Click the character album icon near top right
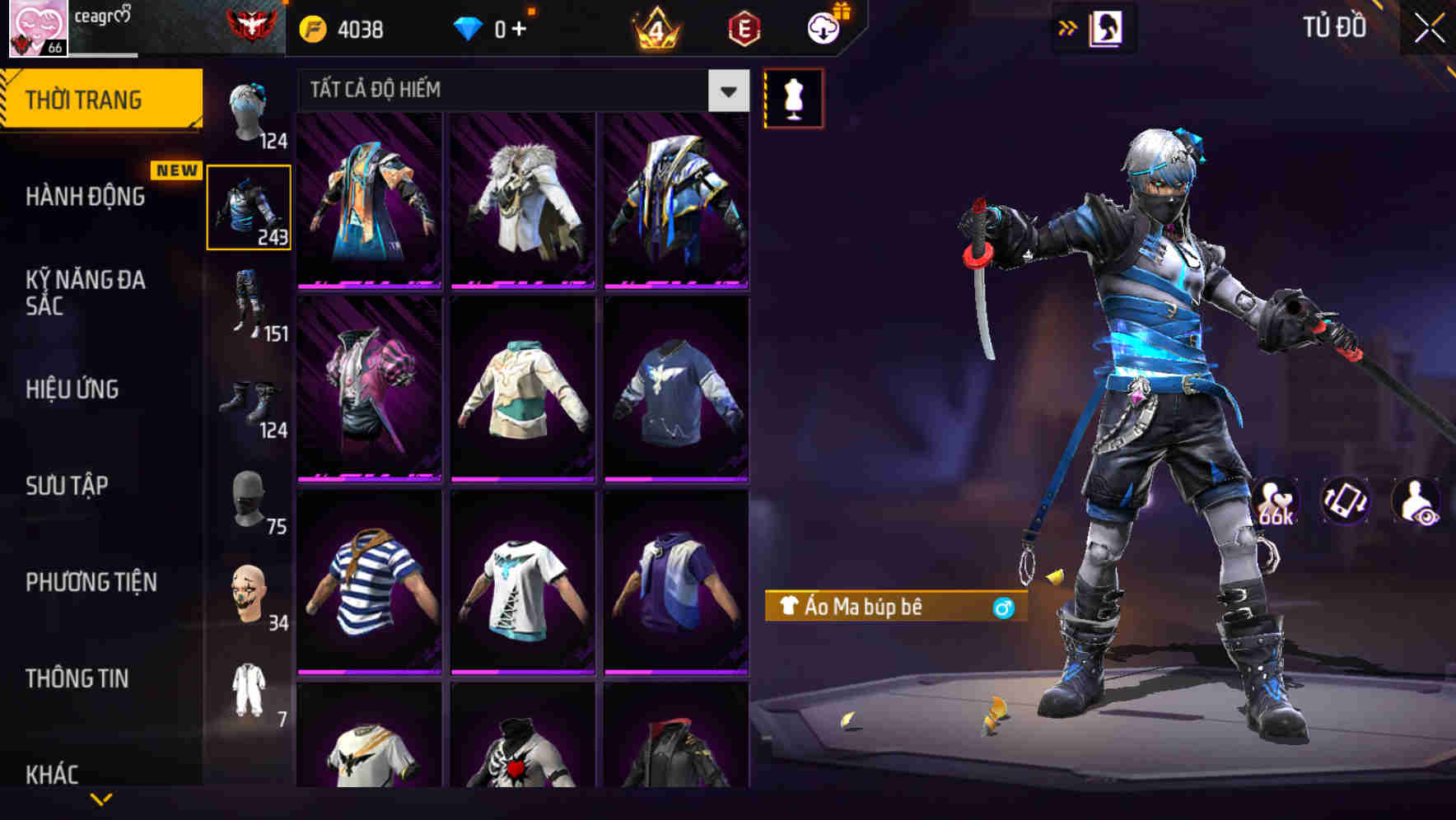The image size is (1456, 820). [1107, 27]
